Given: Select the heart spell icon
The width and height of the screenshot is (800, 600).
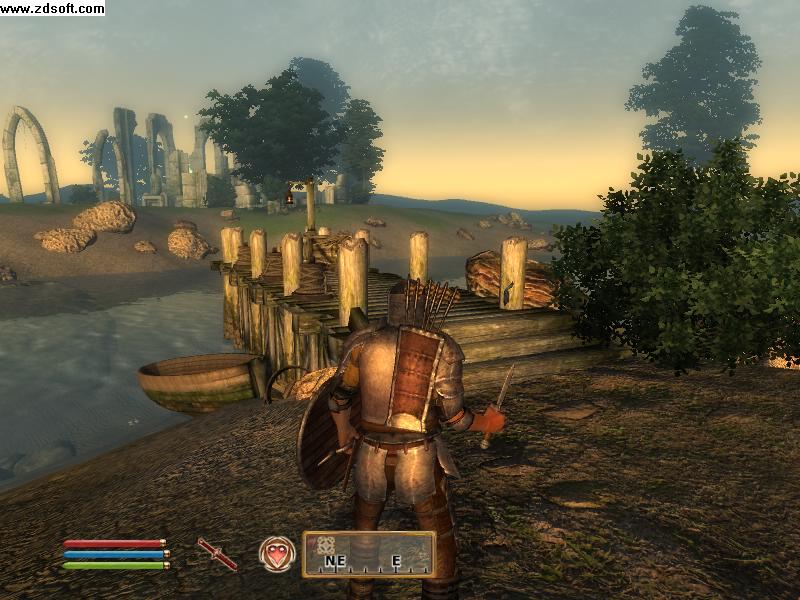Looking at the screenshot, I should 277,553.
